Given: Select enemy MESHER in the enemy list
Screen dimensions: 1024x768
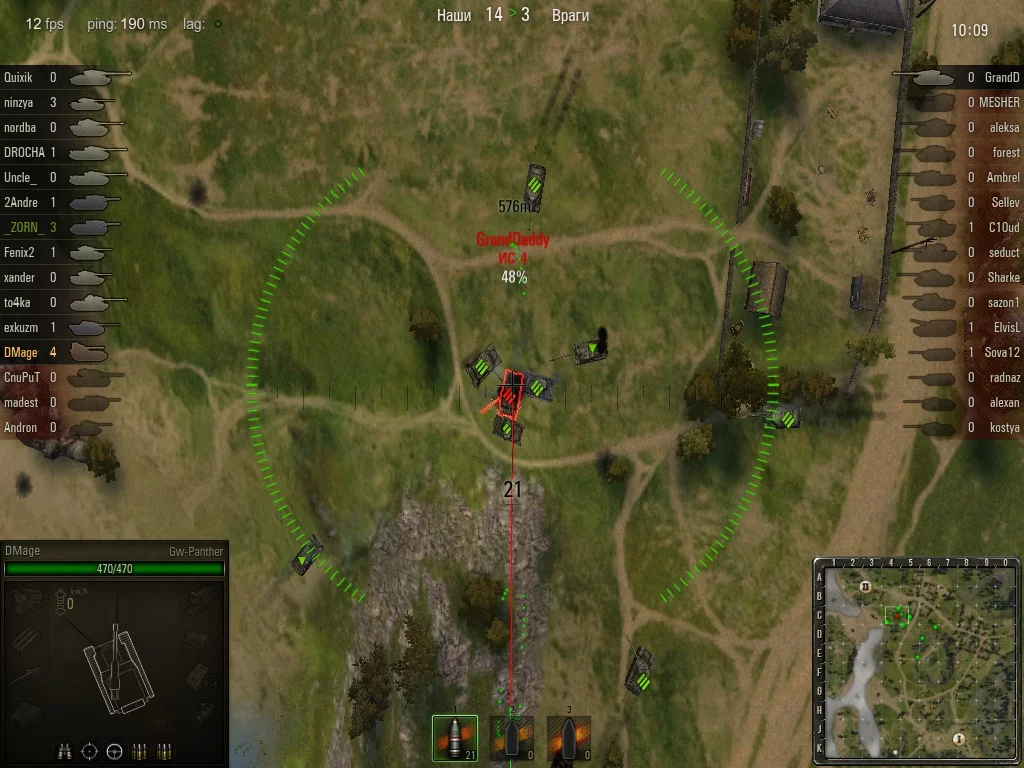Looking at the screenshot, I should (960, 102).
